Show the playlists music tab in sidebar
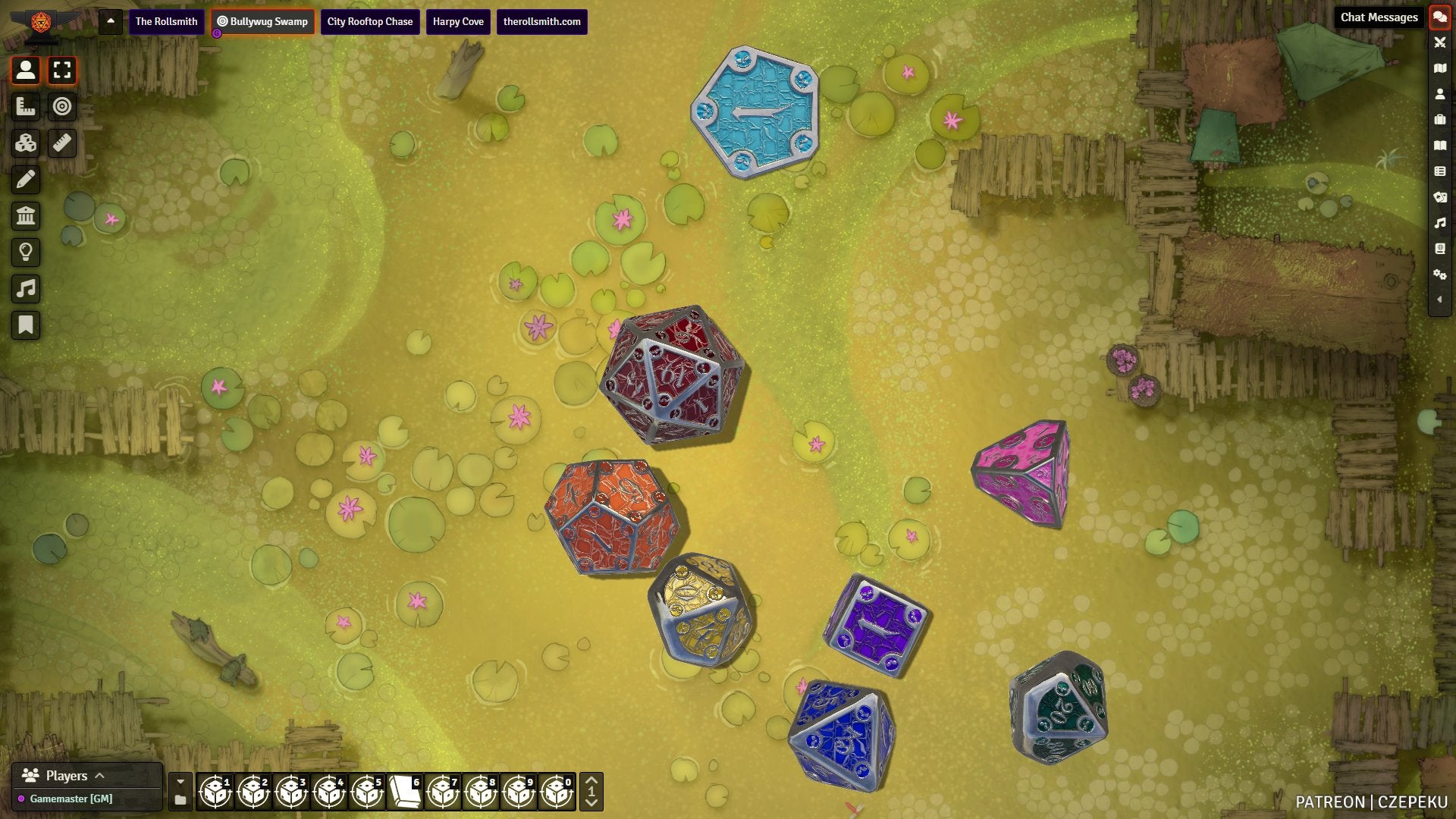Viewport: 1456px width, 819px height. pos(1439,223)
